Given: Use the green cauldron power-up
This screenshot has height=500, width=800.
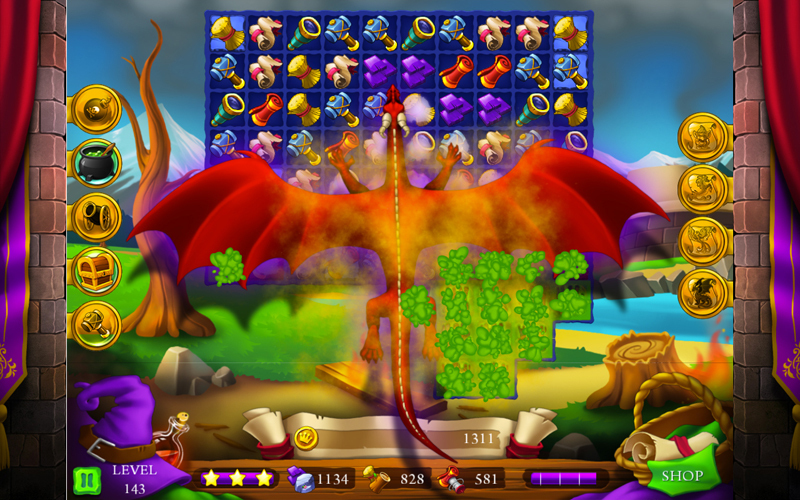Looking at the screenshot, I should point(97,162).
